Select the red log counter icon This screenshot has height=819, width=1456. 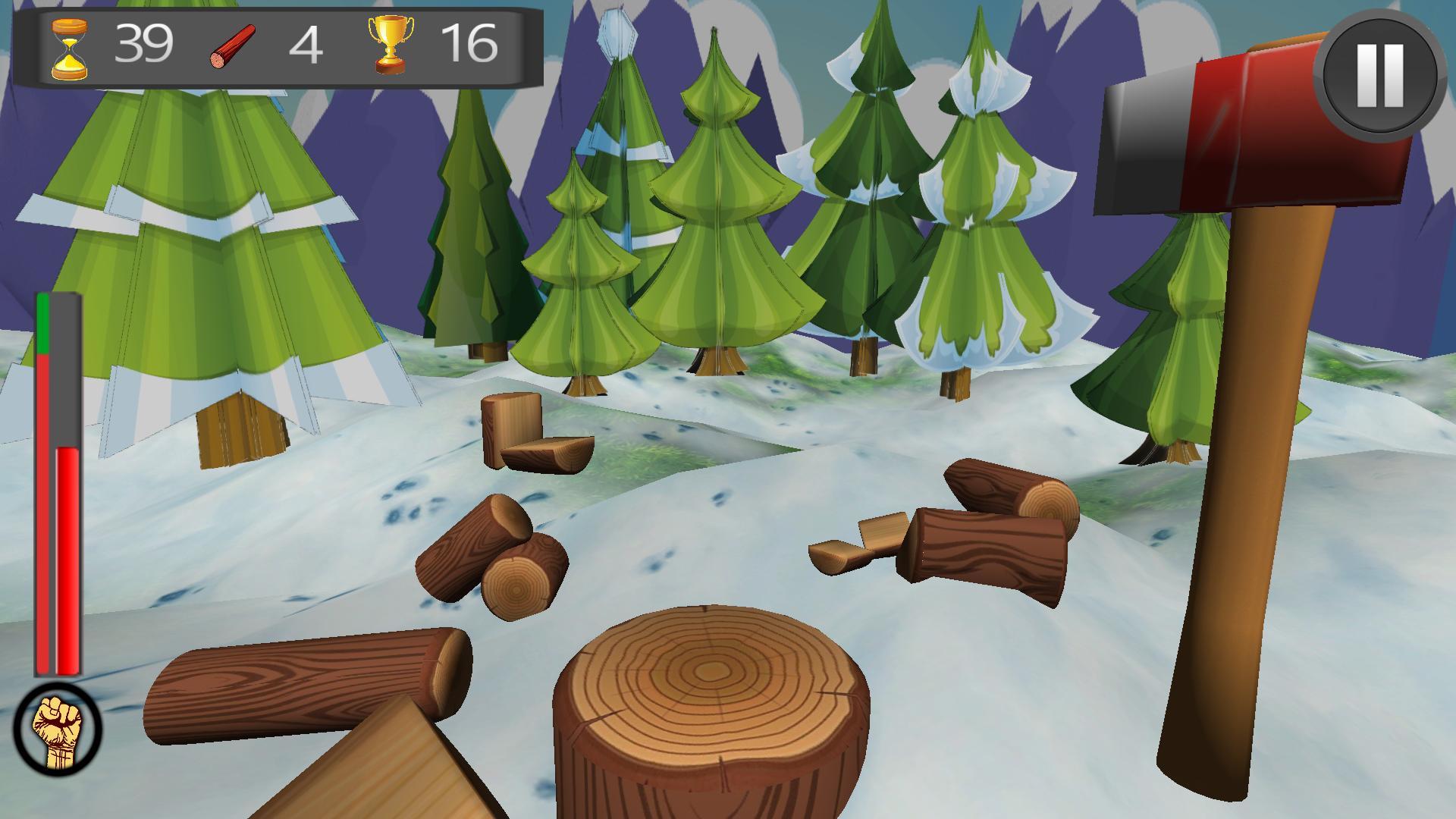(x=233, y=47)
